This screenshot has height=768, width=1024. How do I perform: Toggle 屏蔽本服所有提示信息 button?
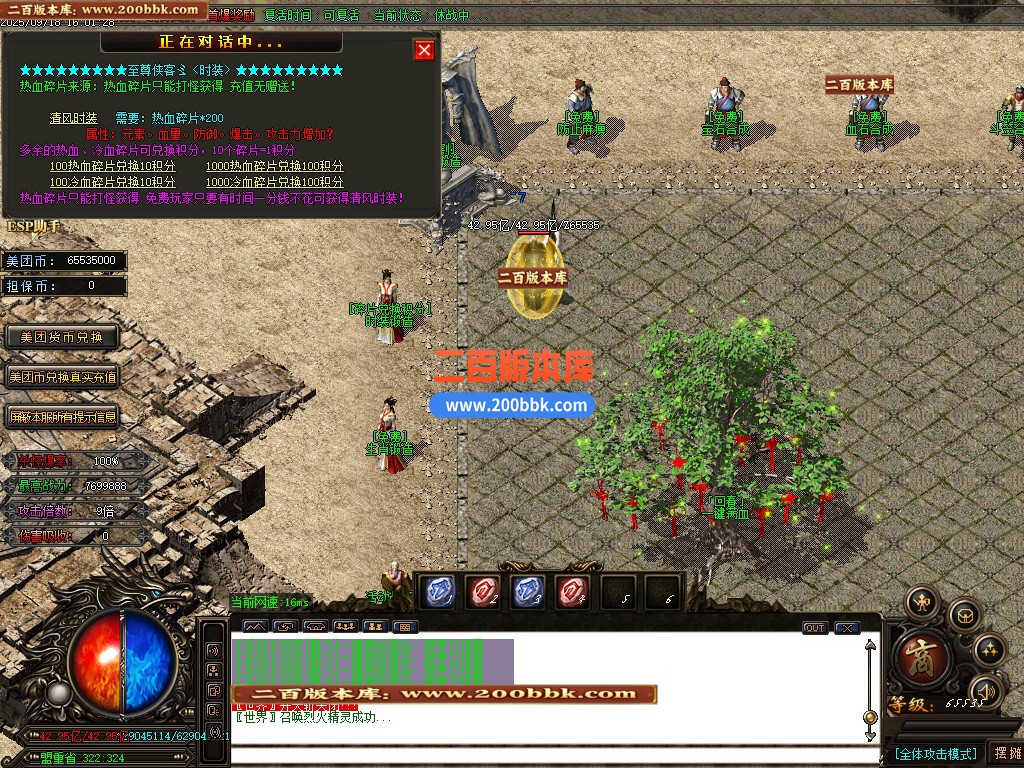pyautogui.click(x=62, y=416)
